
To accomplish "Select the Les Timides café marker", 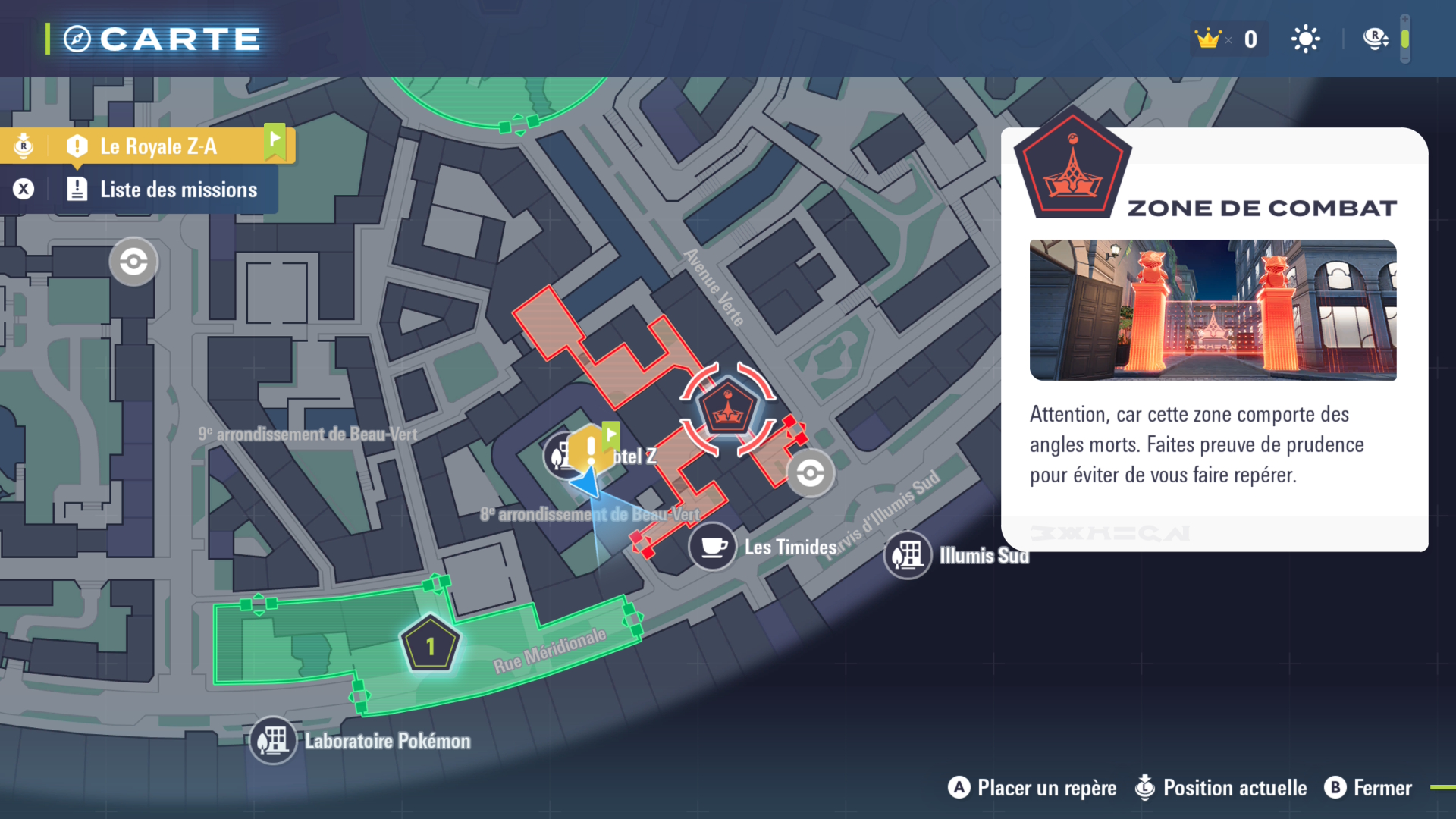I will pyautogui.click(x=712, y=546).
